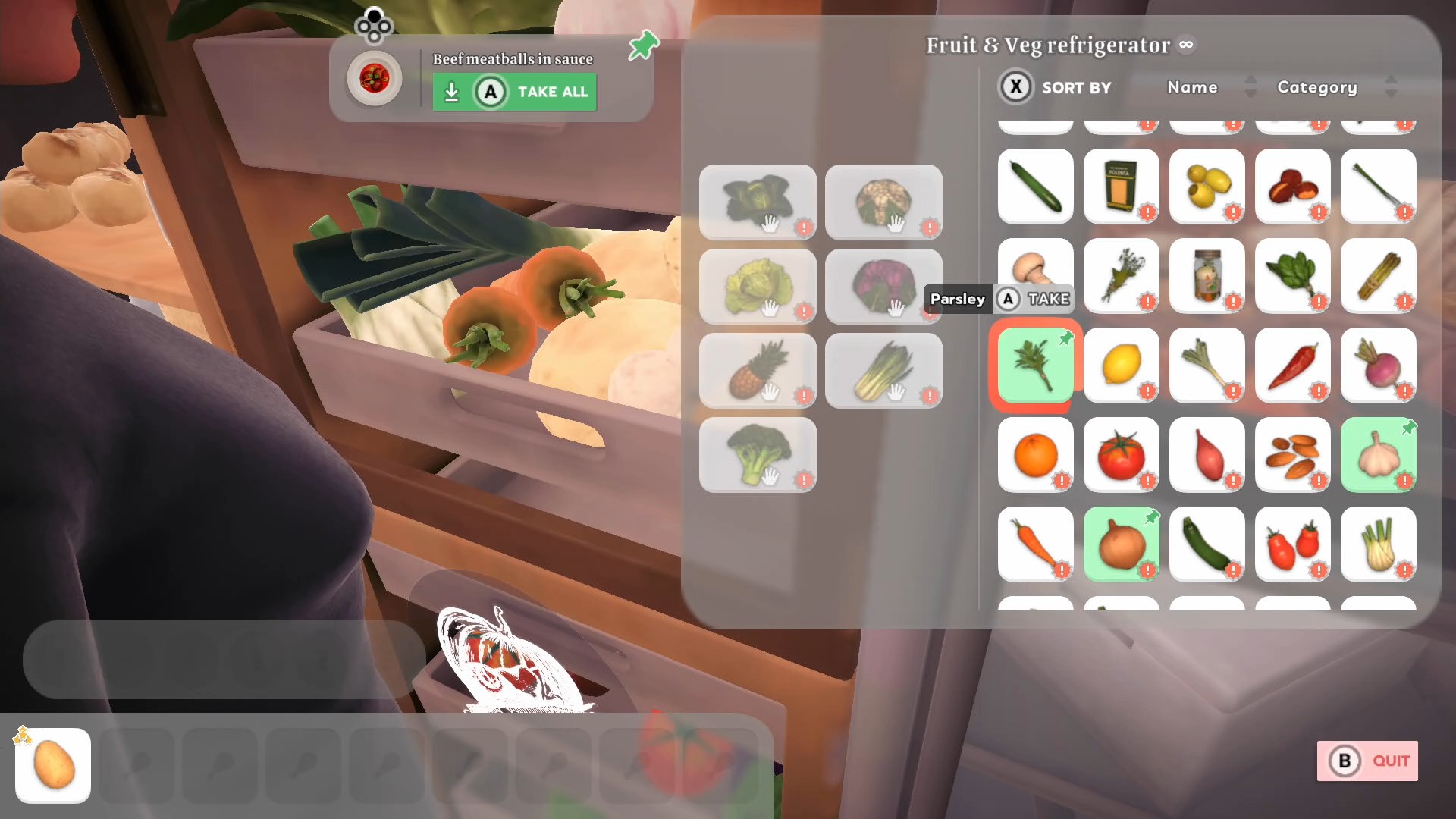Pick the pinned onion slot
This screenshot has width=1456, height=819.
click(1121, 544)
